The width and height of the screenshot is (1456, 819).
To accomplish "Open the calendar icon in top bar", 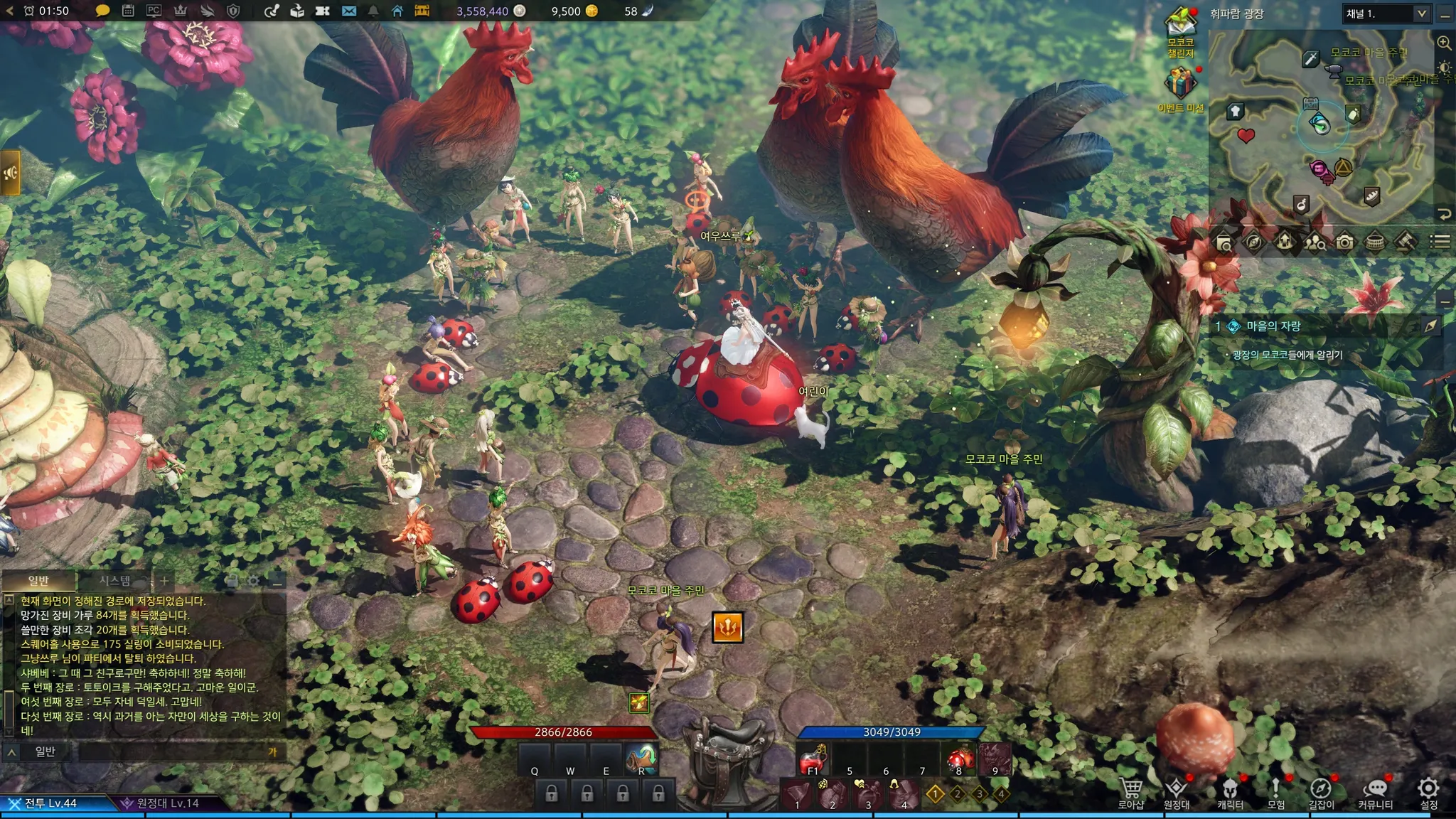I will pyautogui.click(x=128, y=11).
